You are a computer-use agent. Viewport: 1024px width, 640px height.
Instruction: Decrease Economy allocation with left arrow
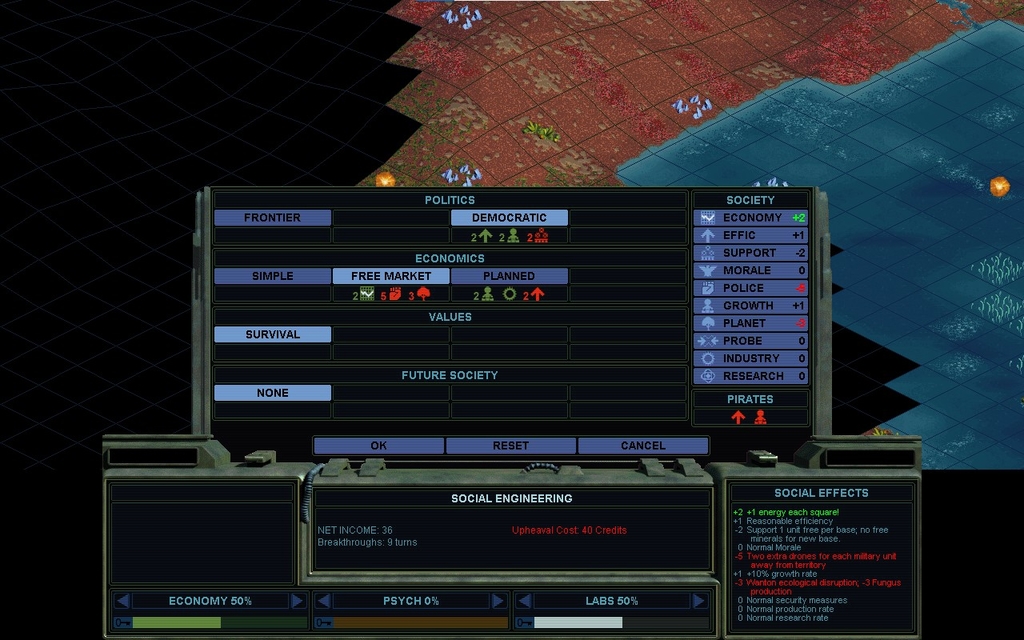click(123, 601)
